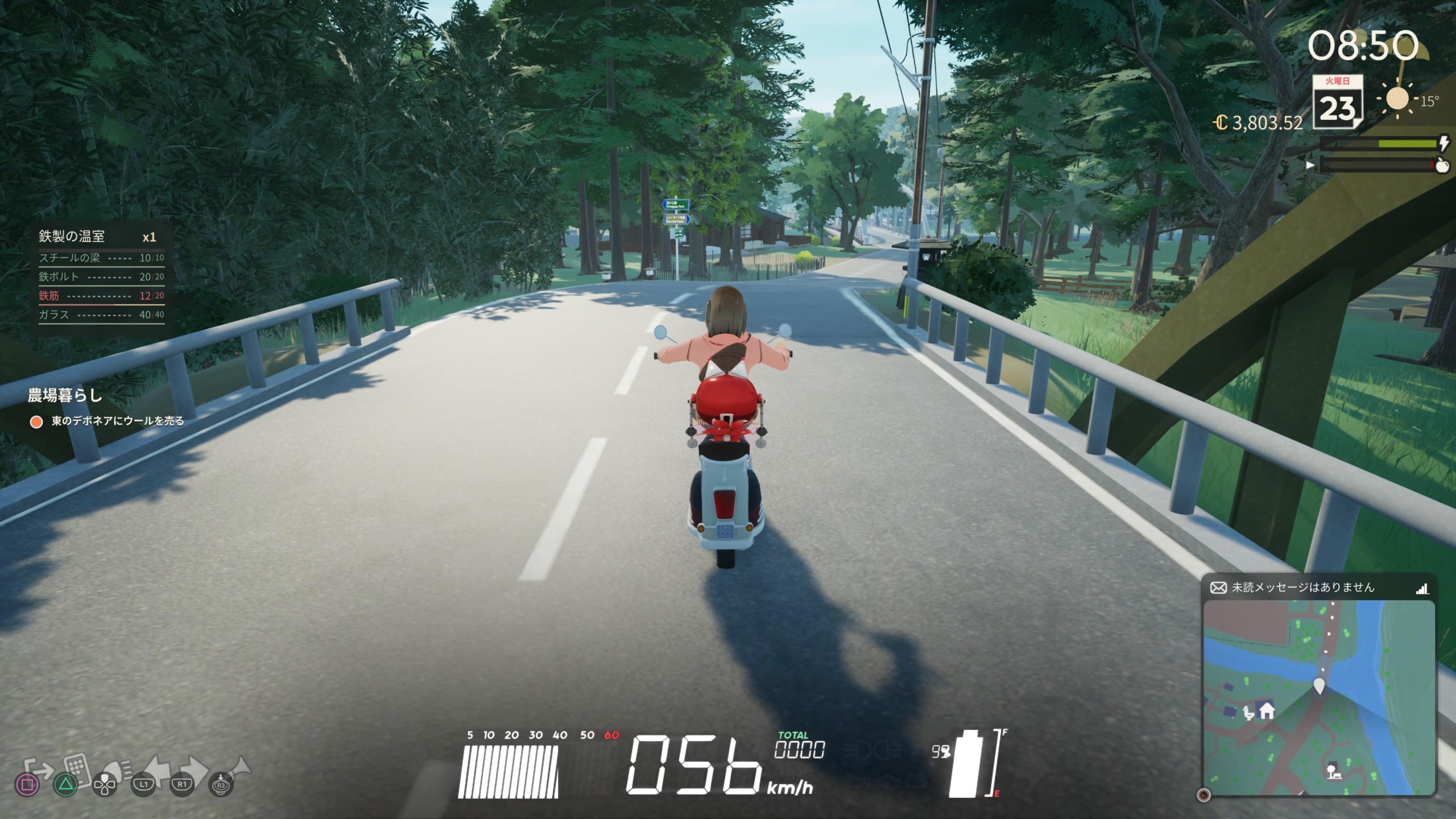This screenshot has height=819, width=1456.
Task: Open the calendar showing day 23
Action: [x=1337, y=102]
